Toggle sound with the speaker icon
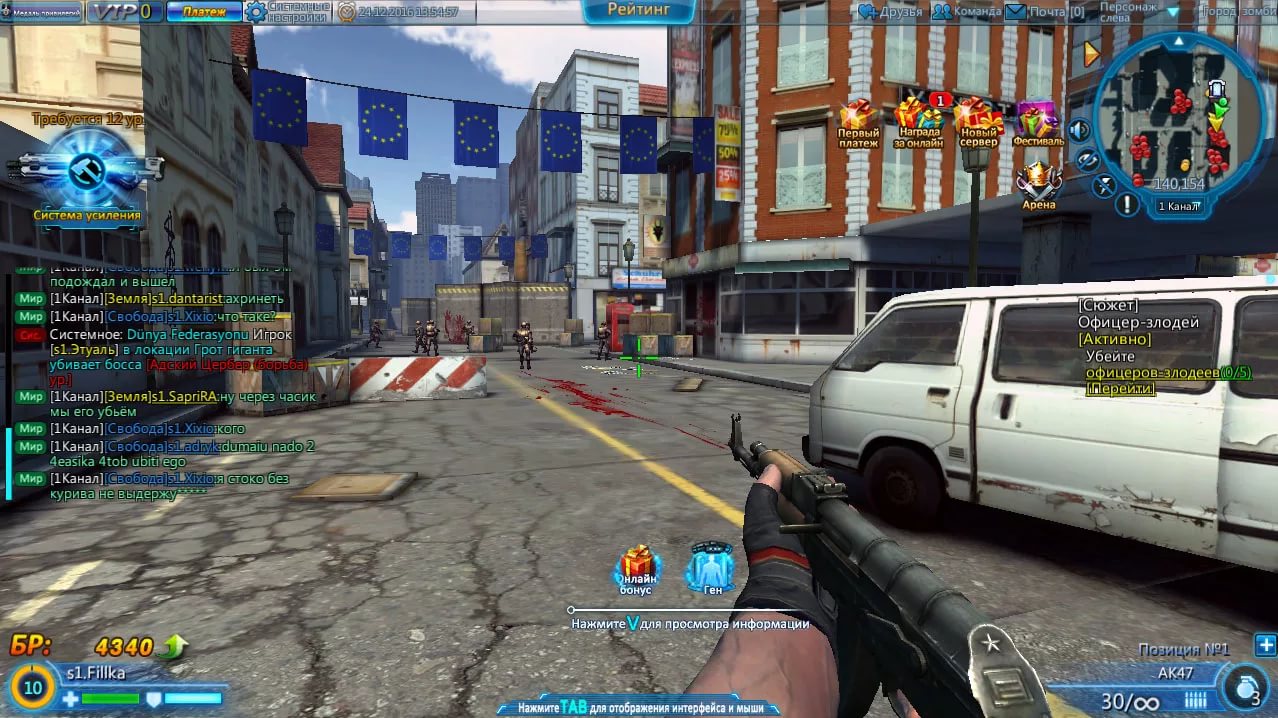 click(x=1079, y=130)
